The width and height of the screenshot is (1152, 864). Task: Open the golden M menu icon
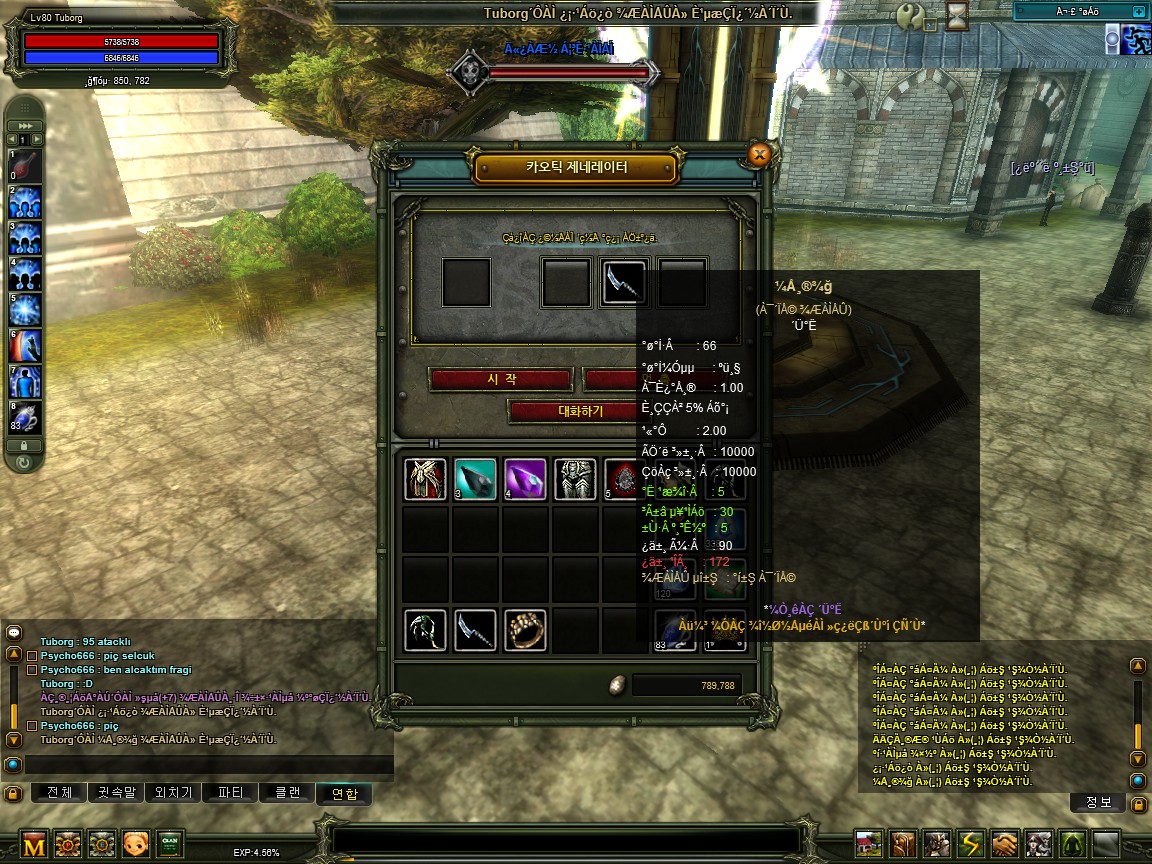(x=34, y=844)
